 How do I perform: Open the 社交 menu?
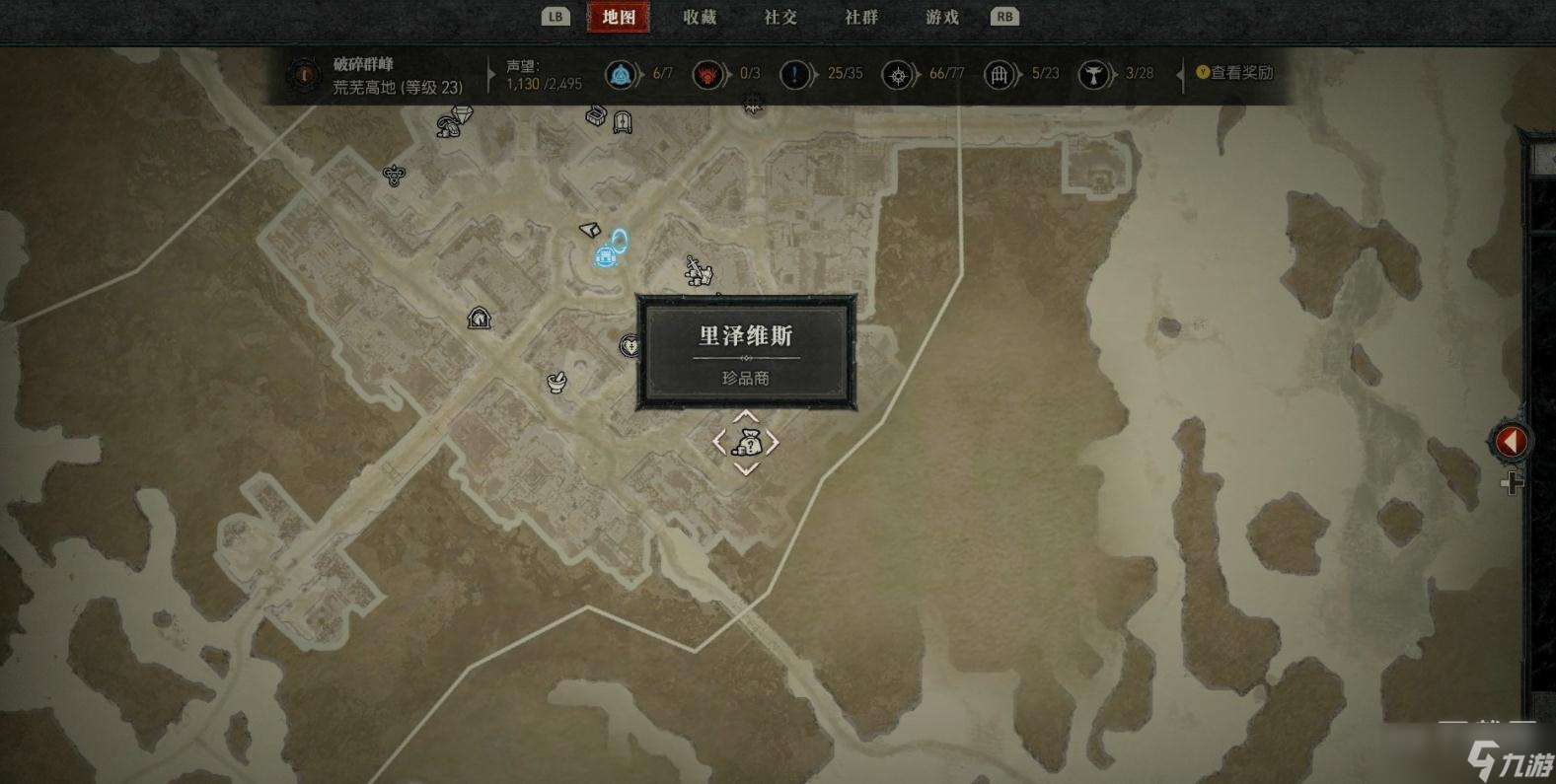coord(778,17)
